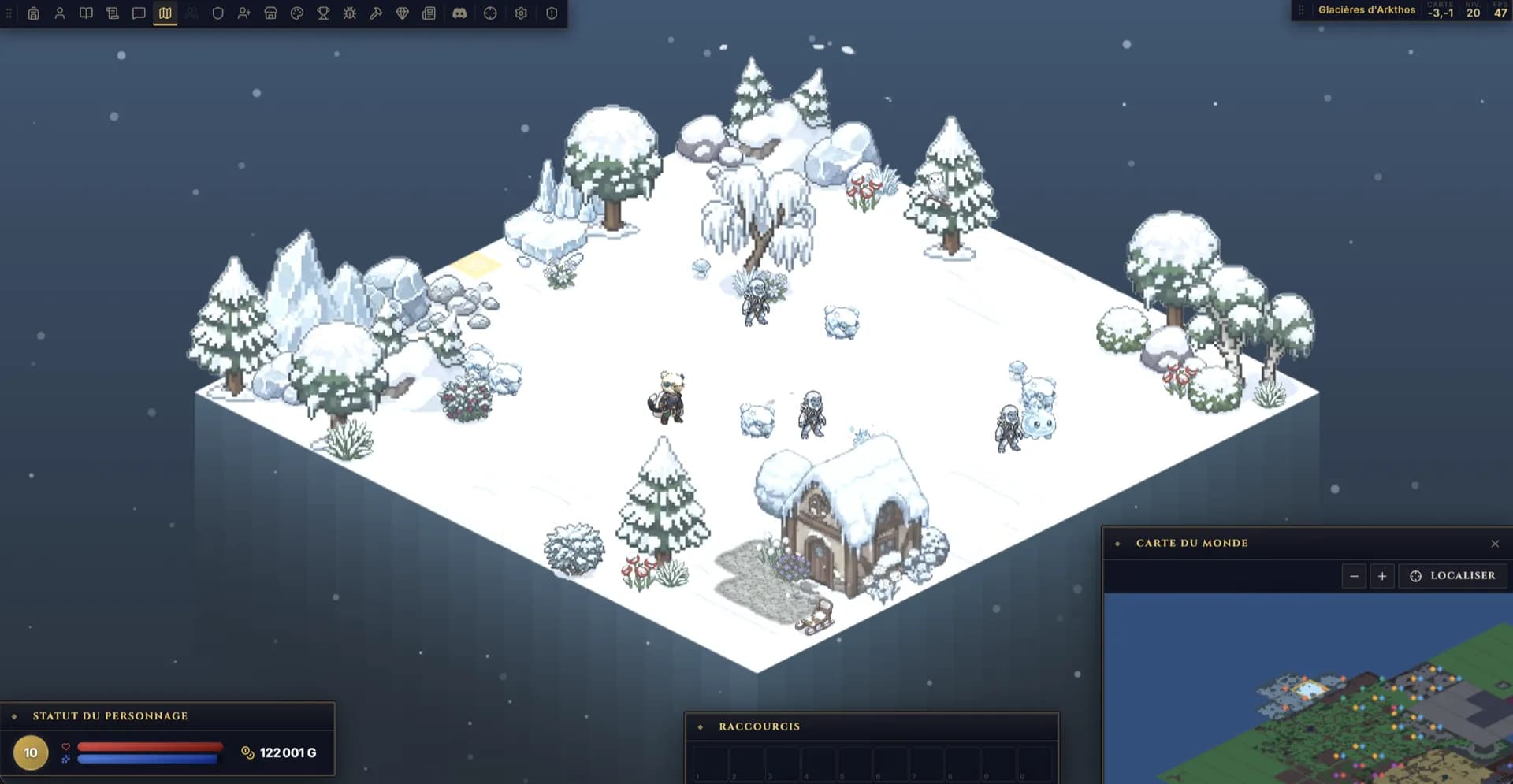
Task: Open the plain shield icon in toolbar
Action: [218, 13]
